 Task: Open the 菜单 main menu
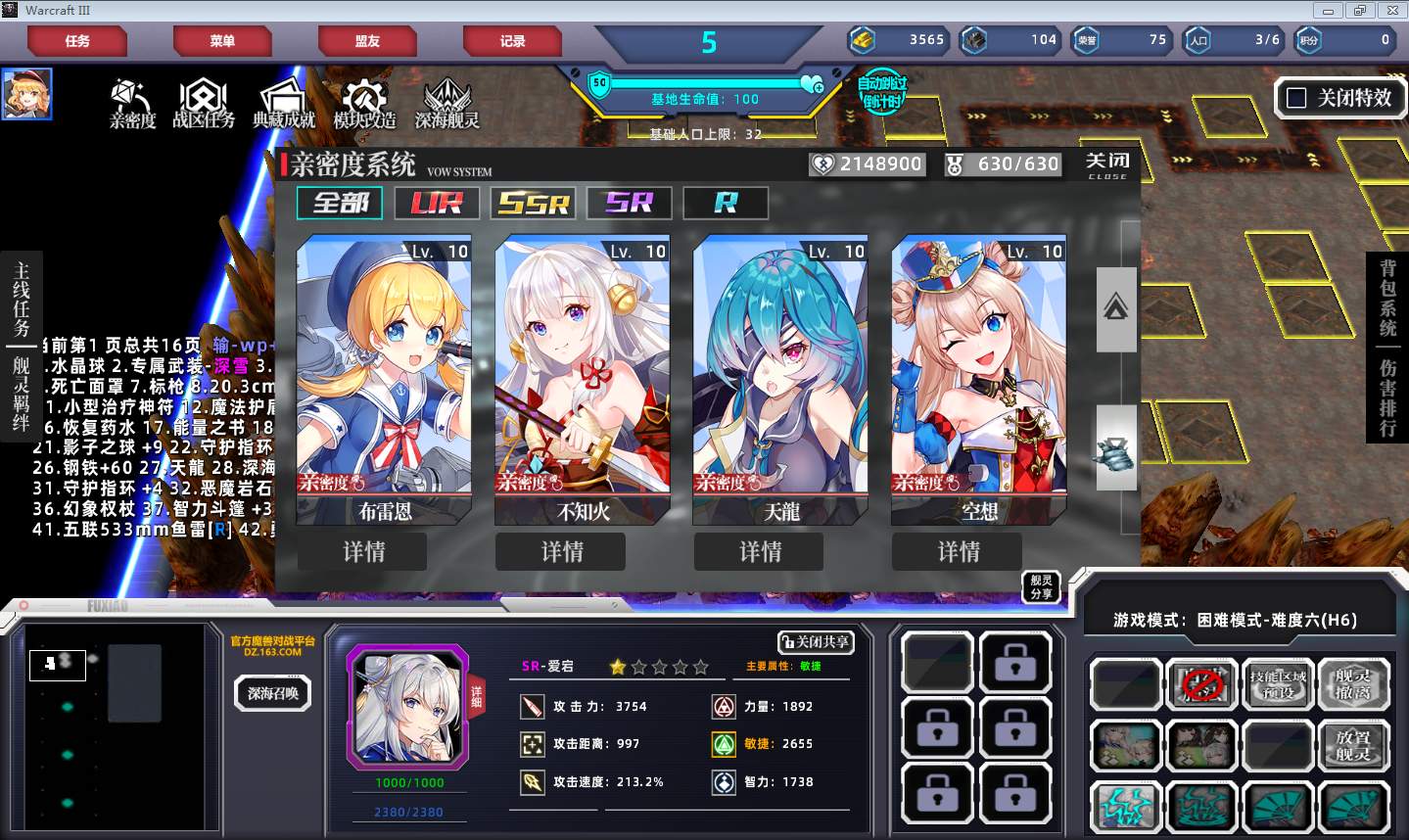click(x=222, y=41)
